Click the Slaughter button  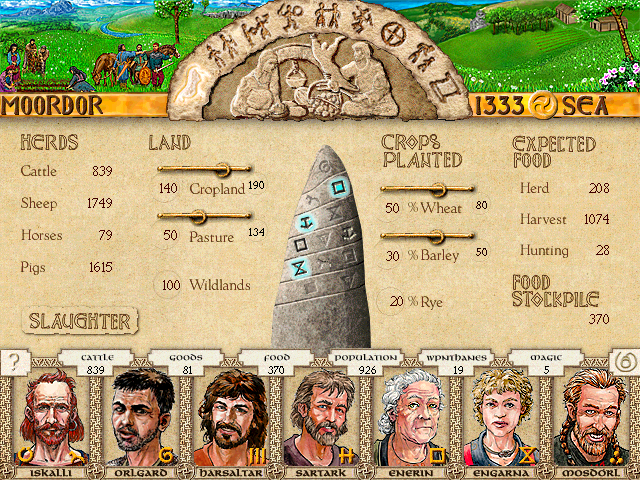(x=79, y=321)
